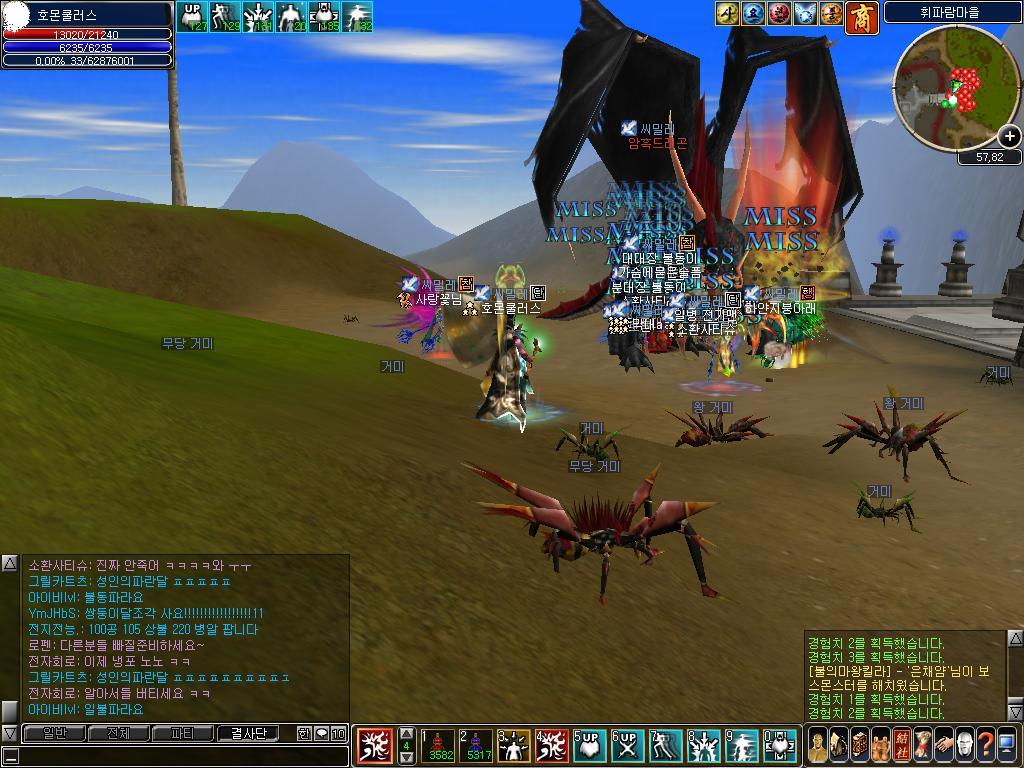Toggle the speech bubble chat button
This screenshot has height=768, width=1024.
point(322,733)
